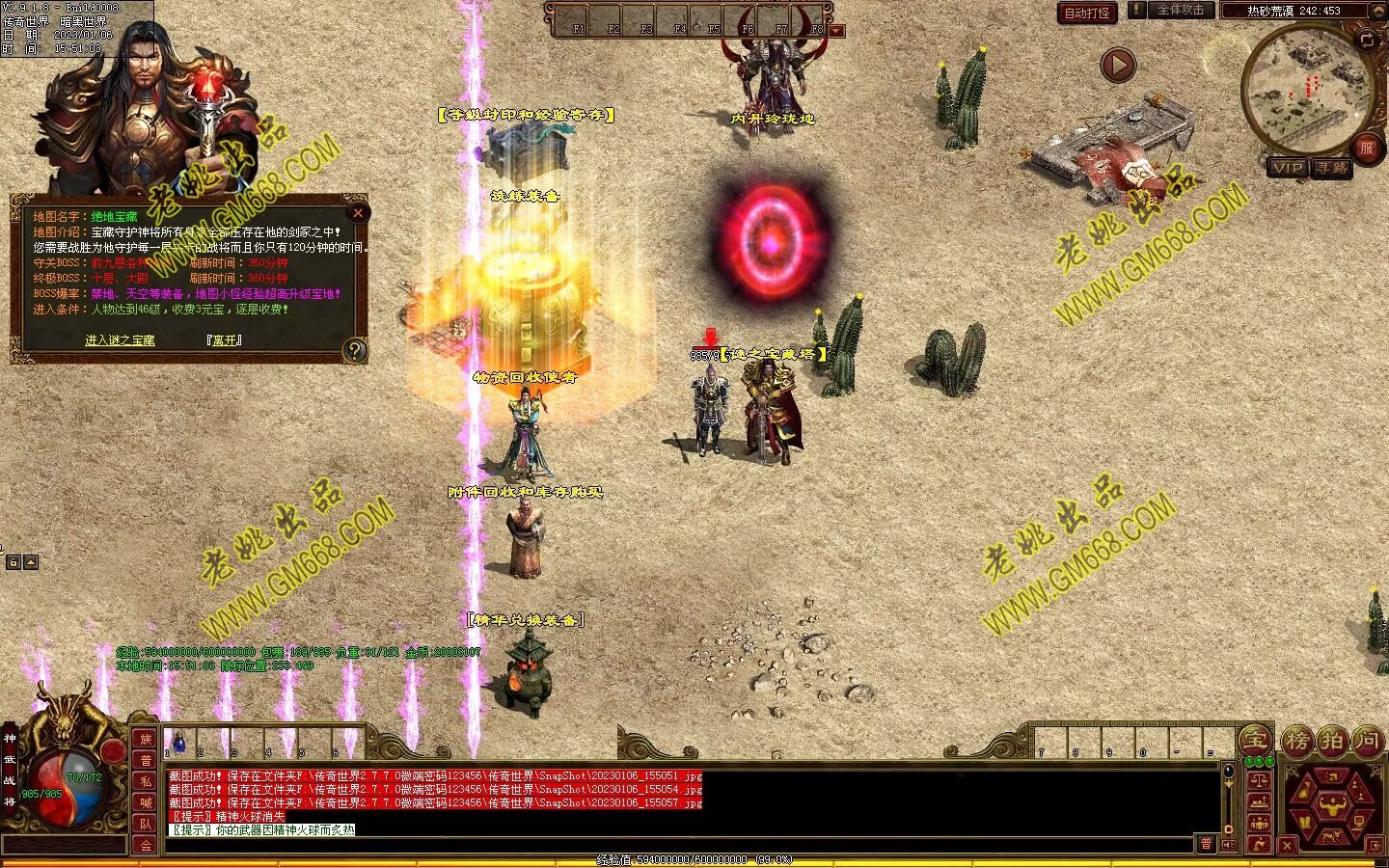Open the 榜 rankings button
Screen dimensions: 1389x868
(1297, 741)
